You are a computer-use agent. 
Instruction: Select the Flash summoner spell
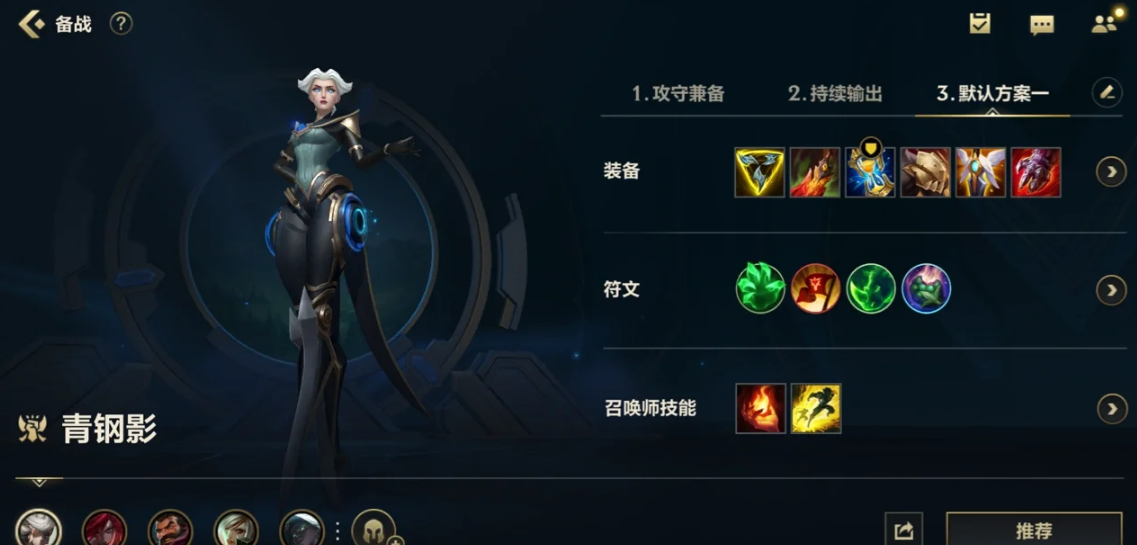pos(816,408)
